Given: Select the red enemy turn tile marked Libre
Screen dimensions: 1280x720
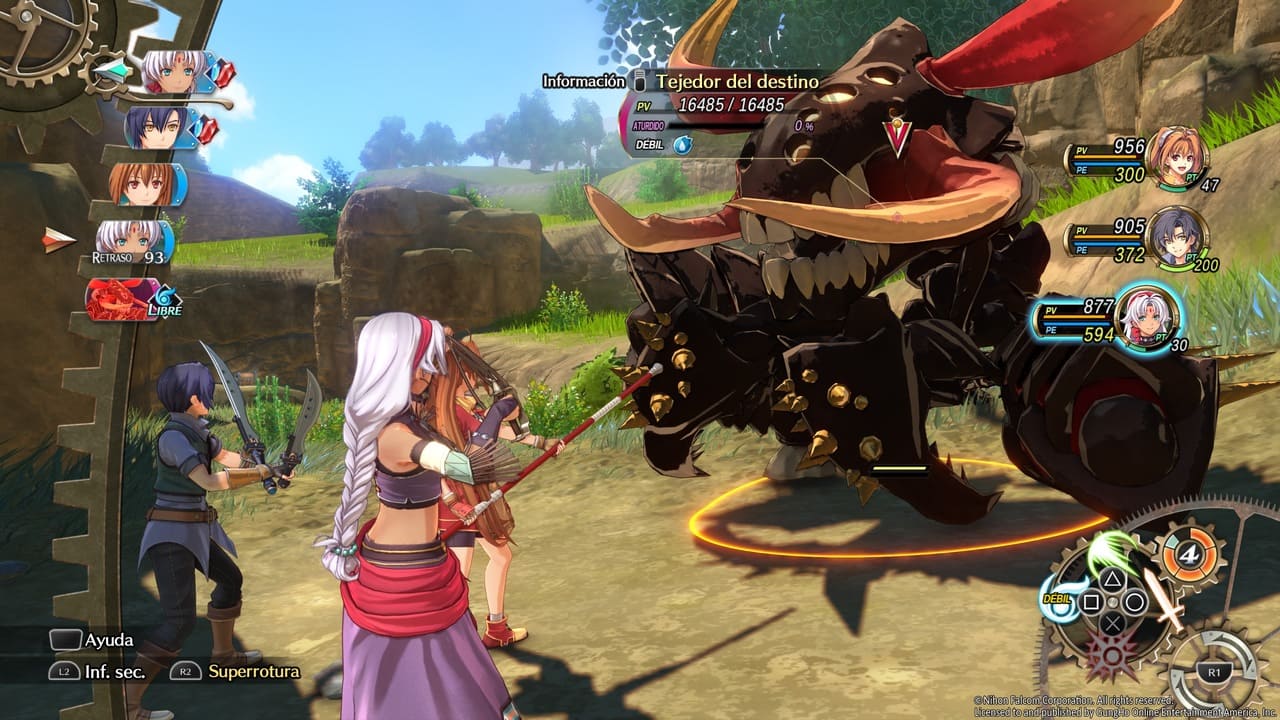Looking at the screenshot, I should 124,298.
